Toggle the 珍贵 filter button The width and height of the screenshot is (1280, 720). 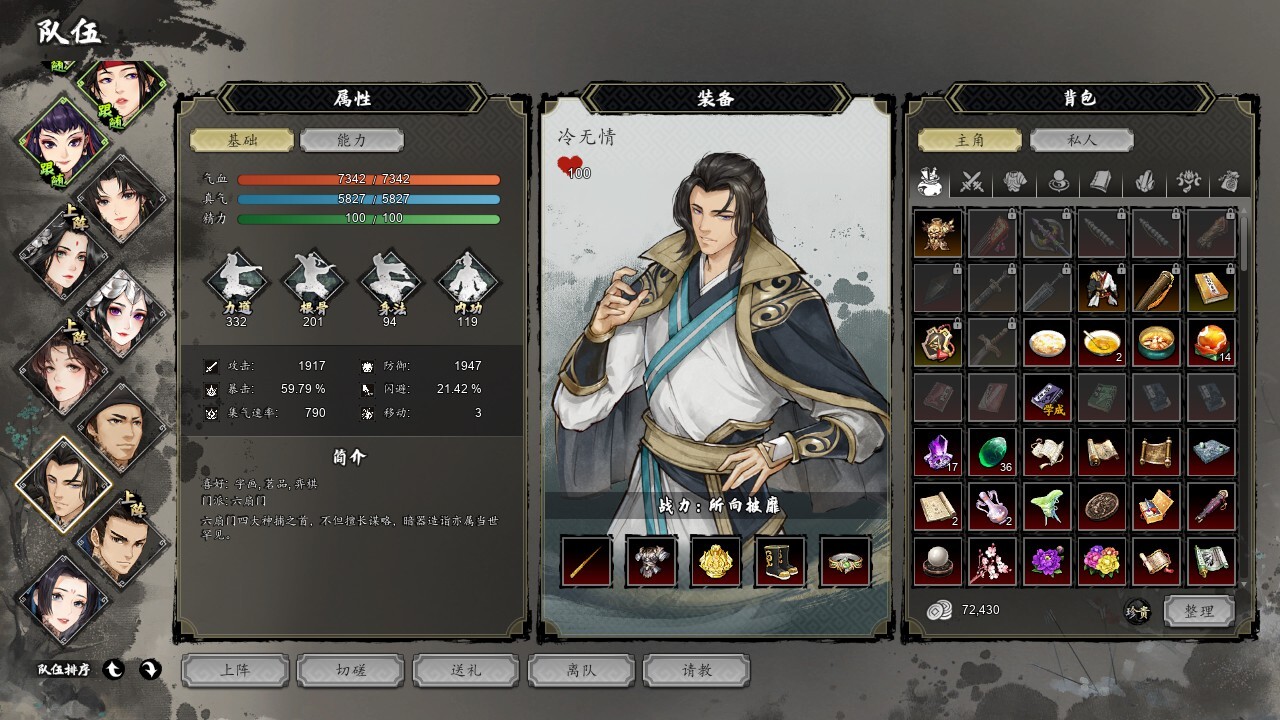coord(1137,611)
